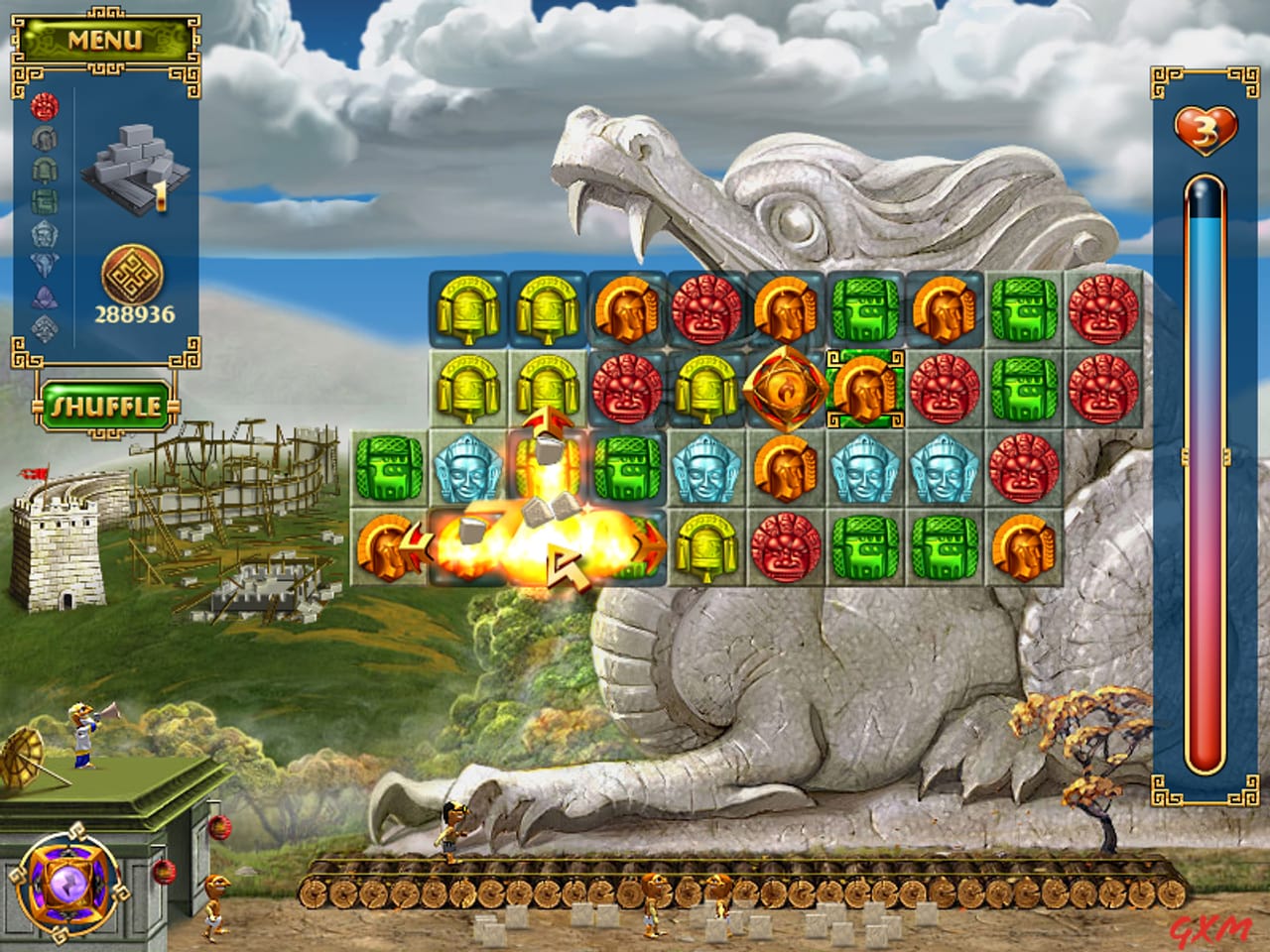The image size is (1270, 952).
Task: Click the purple gem icon in the sidebar
Action: pyautogui.click(x=44, y=294)
